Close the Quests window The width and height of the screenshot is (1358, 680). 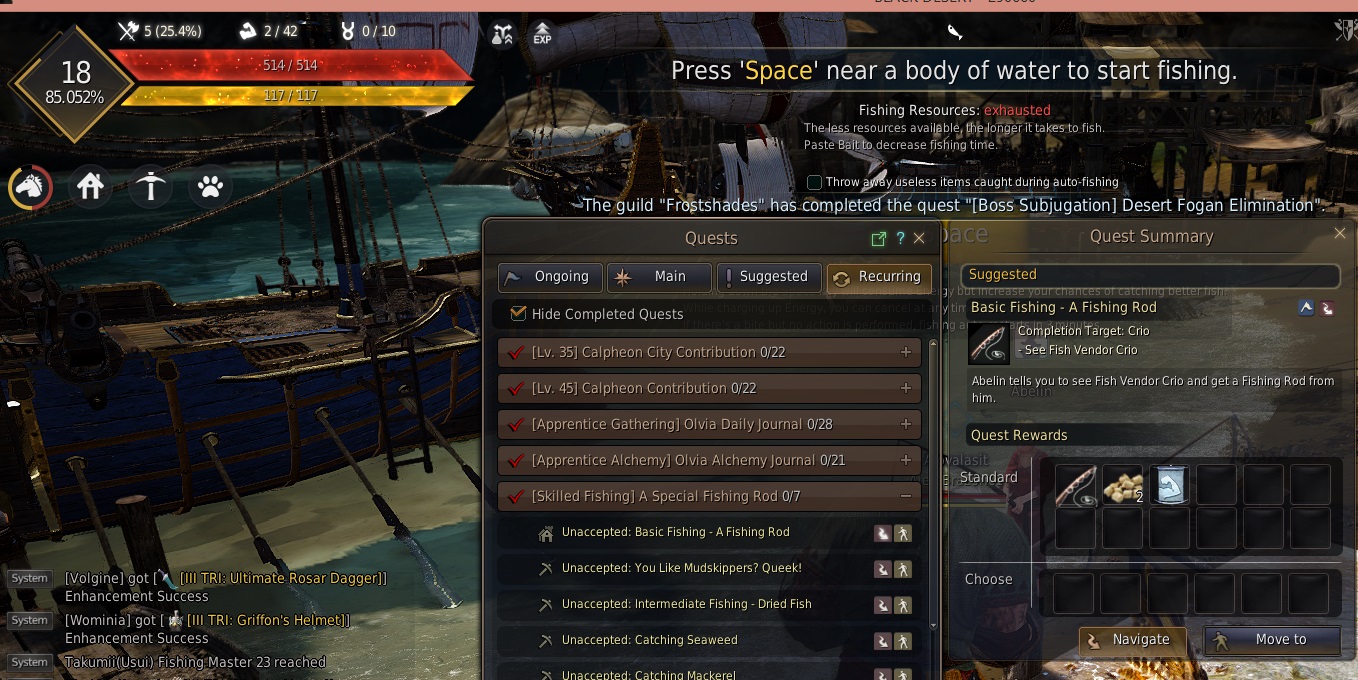click(919, 238)
